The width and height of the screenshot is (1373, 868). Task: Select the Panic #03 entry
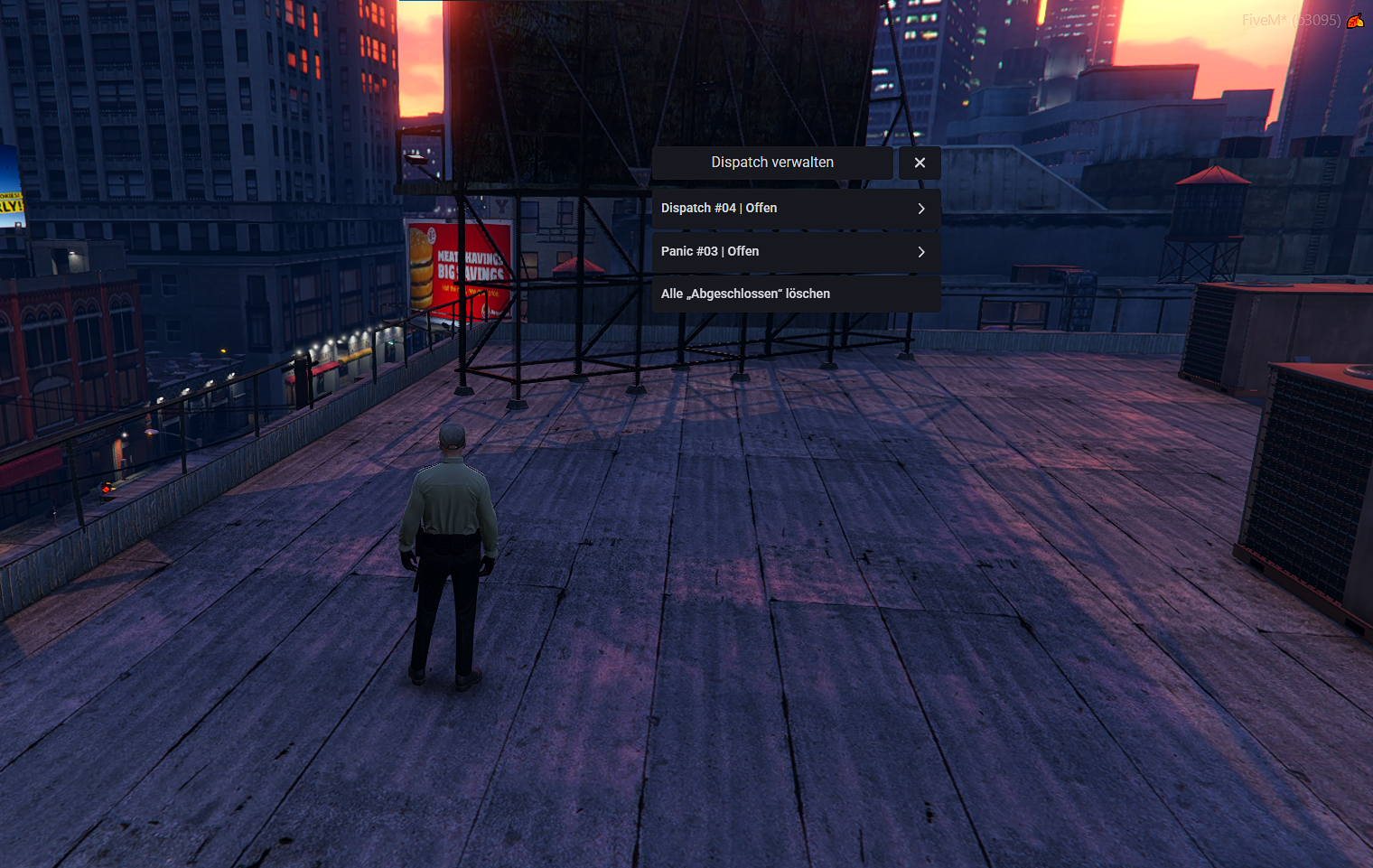click(x=795, y=252)
